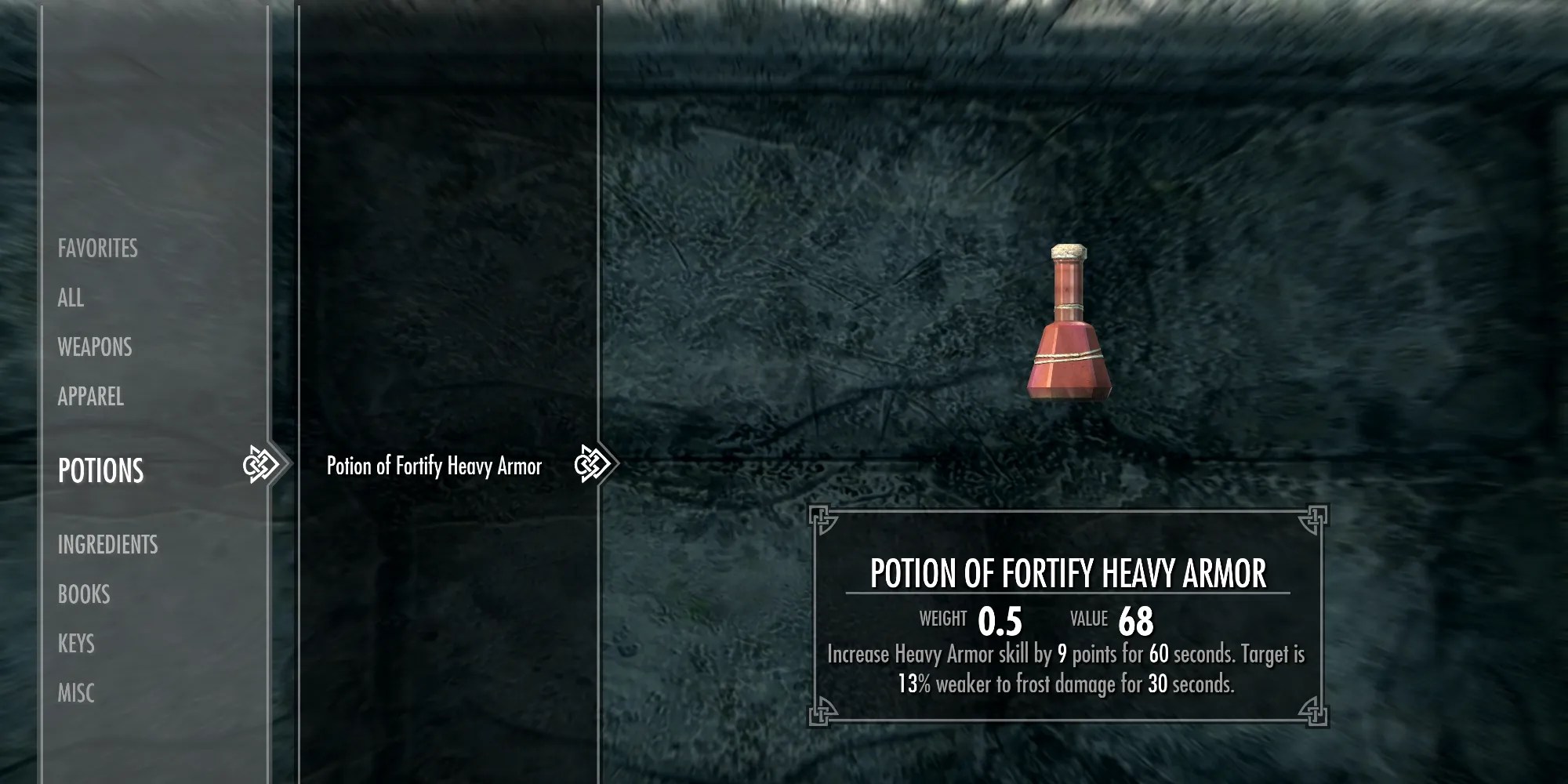This screenshot has width=1568, height=784.
Task: Open the Ingredients category
Action: click(107, 545)
